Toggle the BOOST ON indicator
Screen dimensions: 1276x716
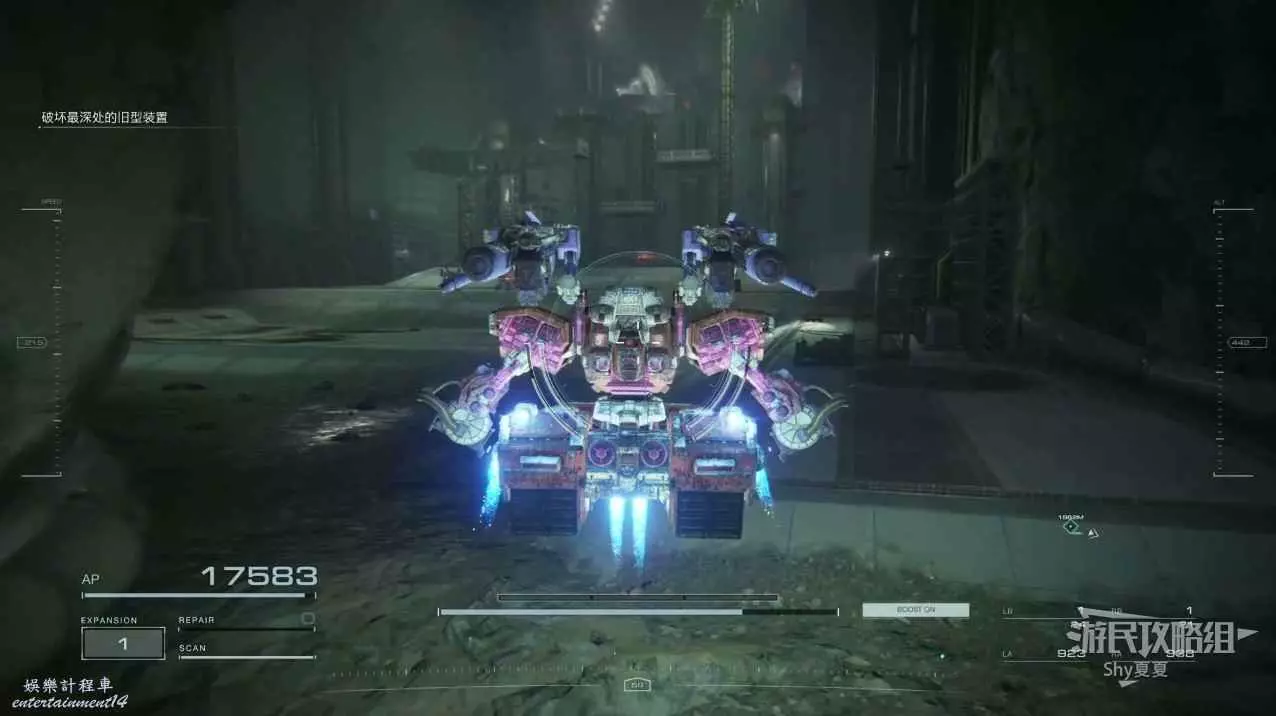pos(915,610)
